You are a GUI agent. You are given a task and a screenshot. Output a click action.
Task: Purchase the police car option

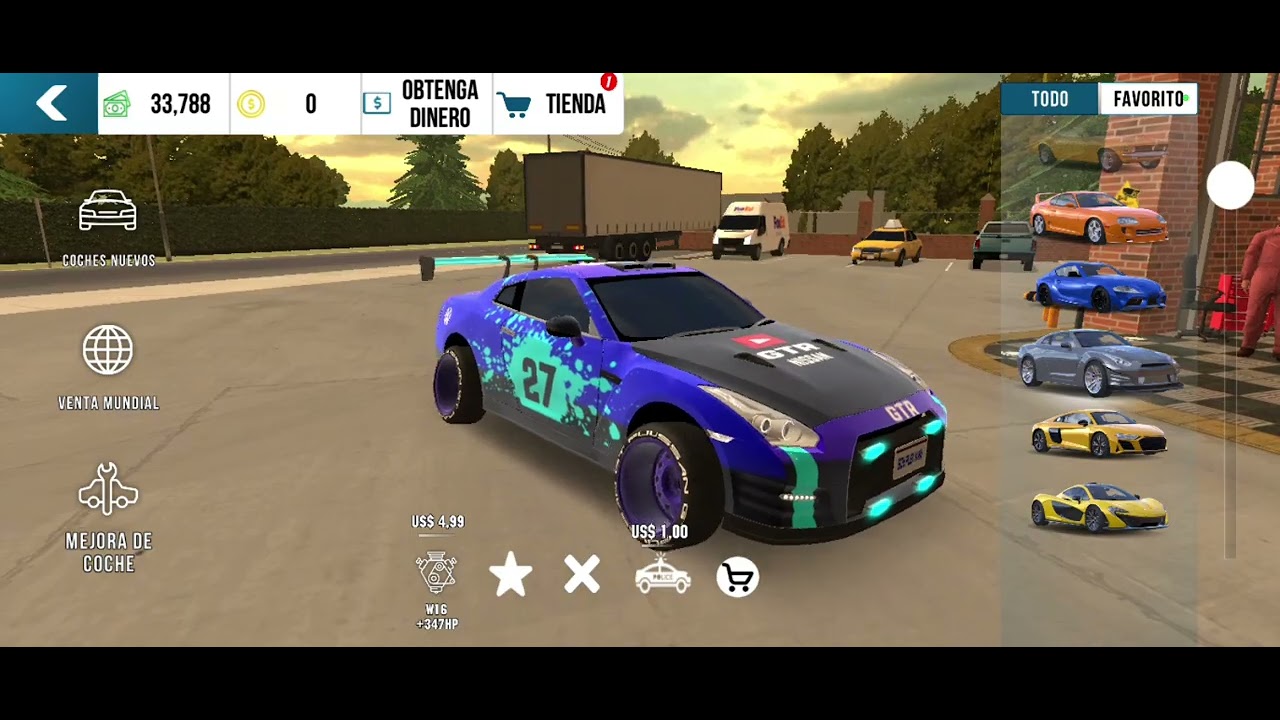click(662, 576)
